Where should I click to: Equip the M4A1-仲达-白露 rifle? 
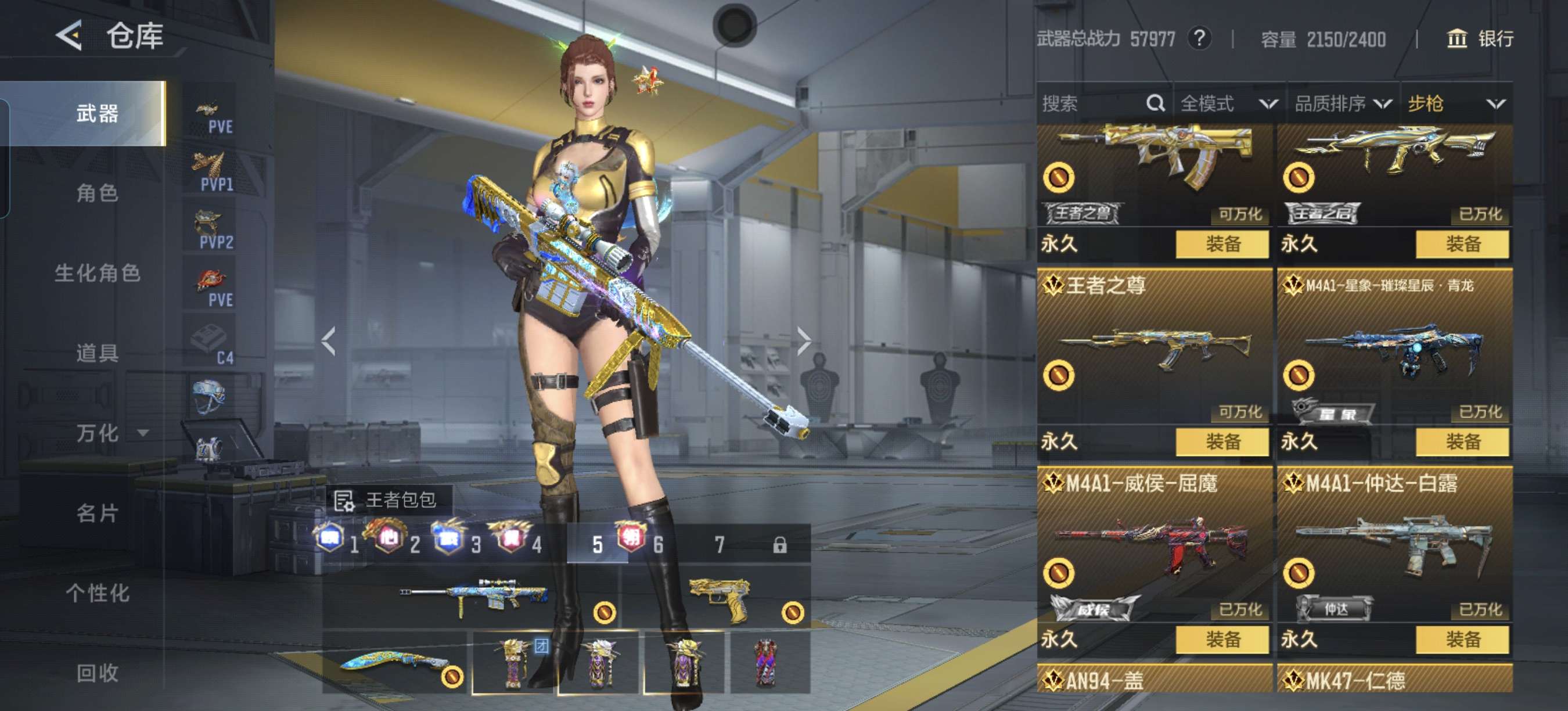coord(1462,639)
